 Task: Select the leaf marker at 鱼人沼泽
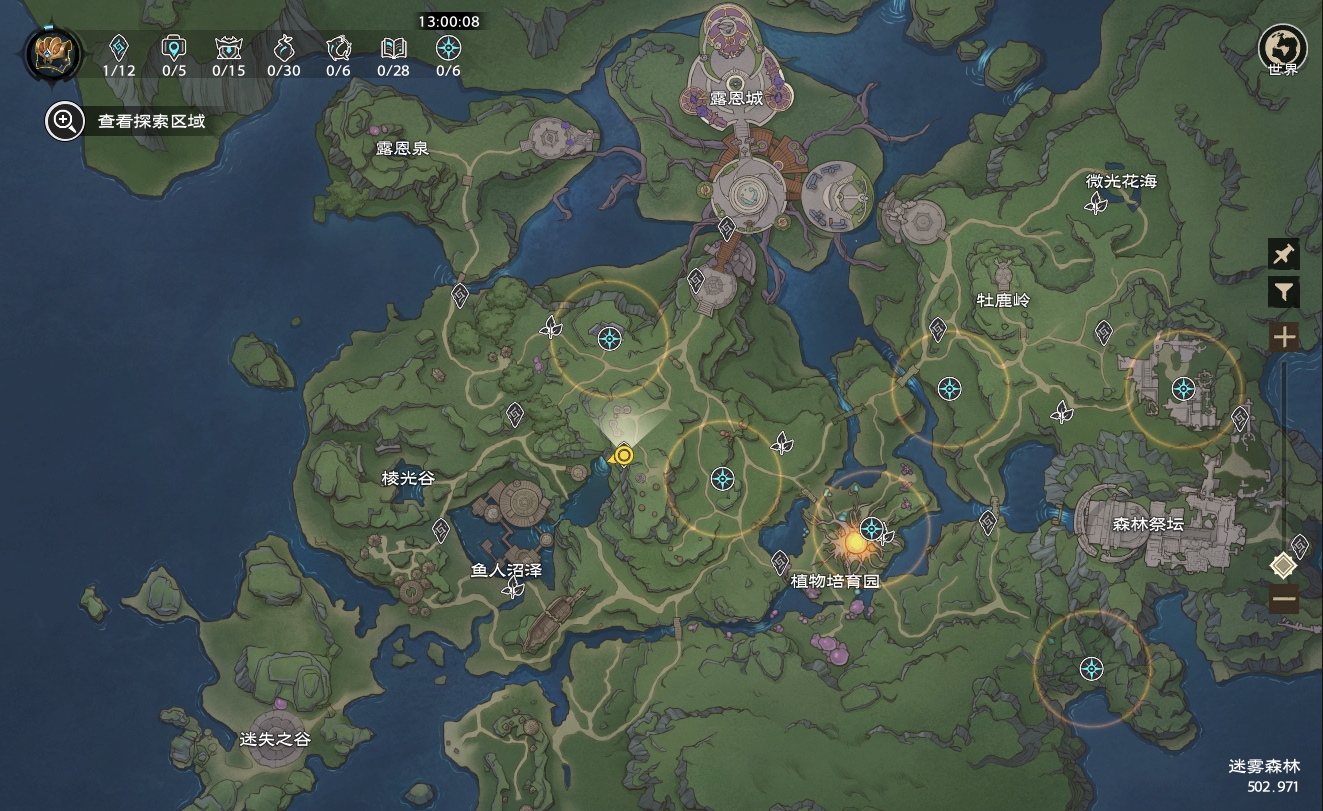tap(514, 589)
